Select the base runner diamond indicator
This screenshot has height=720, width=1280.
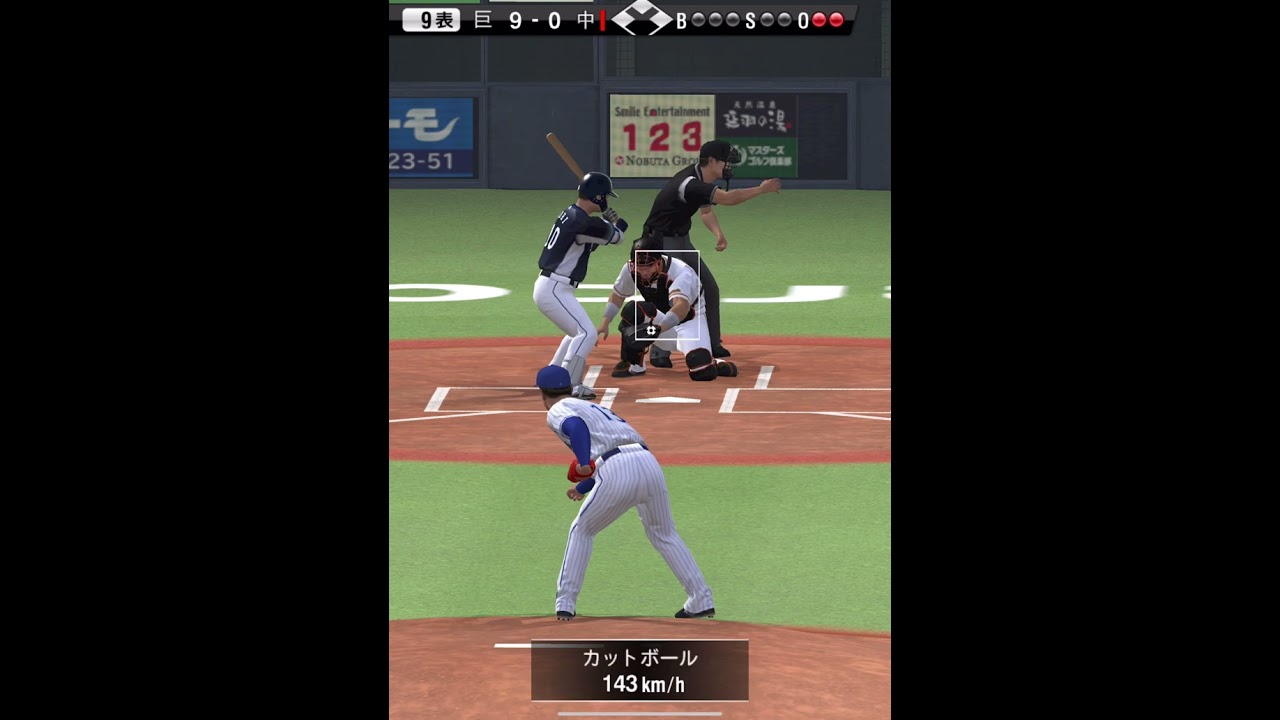(640, 17)
